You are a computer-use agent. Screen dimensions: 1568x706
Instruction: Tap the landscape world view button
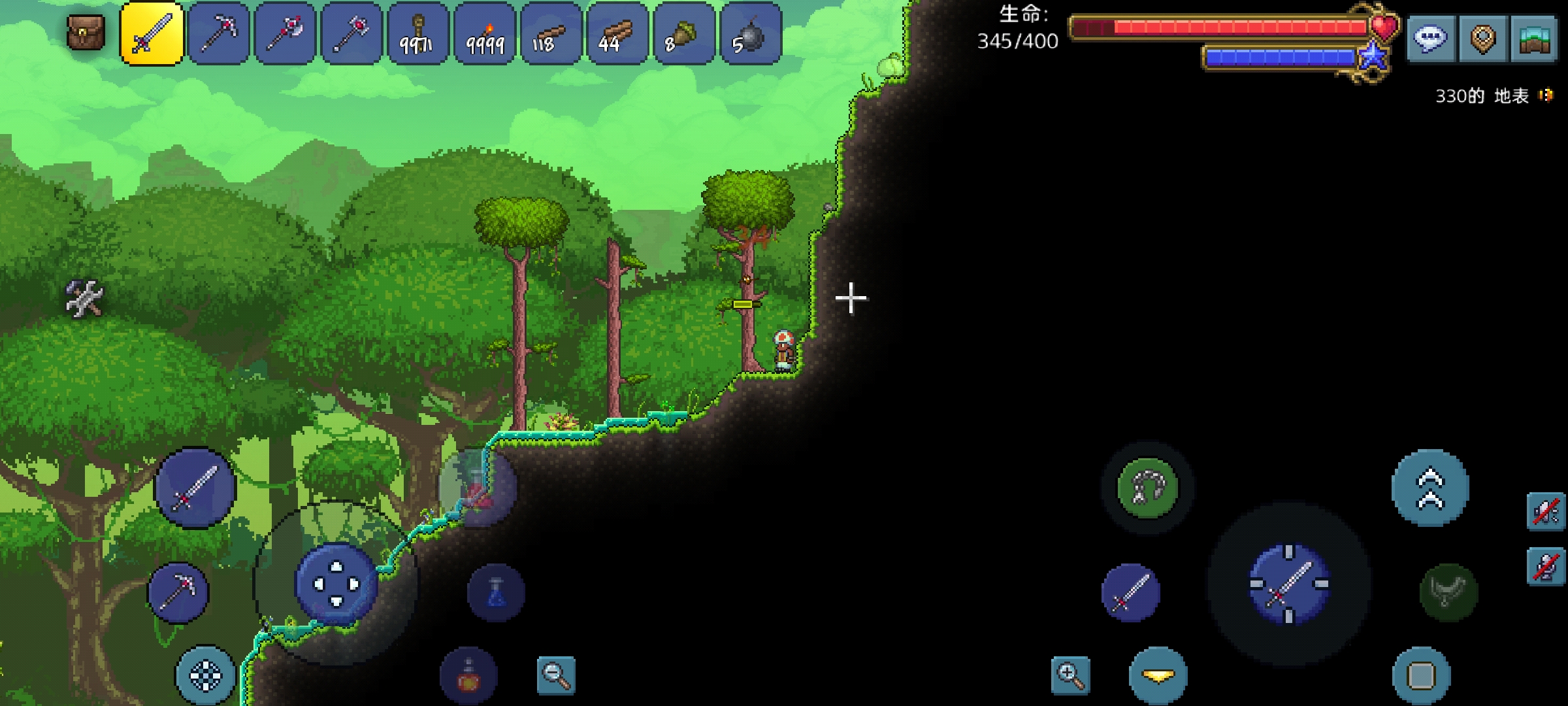(1535, 39)
